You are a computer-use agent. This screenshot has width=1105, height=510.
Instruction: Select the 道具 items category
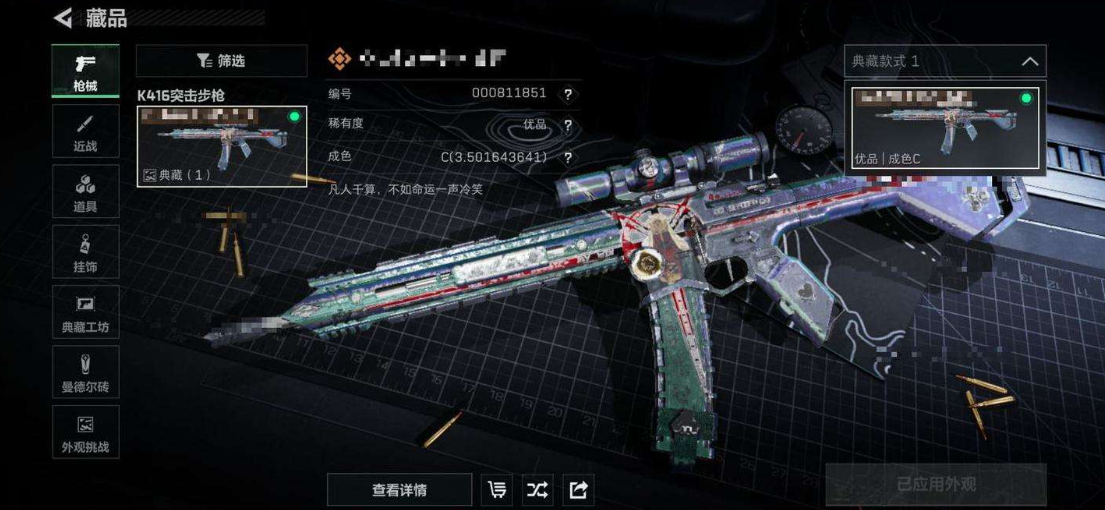tap(85, 192)
